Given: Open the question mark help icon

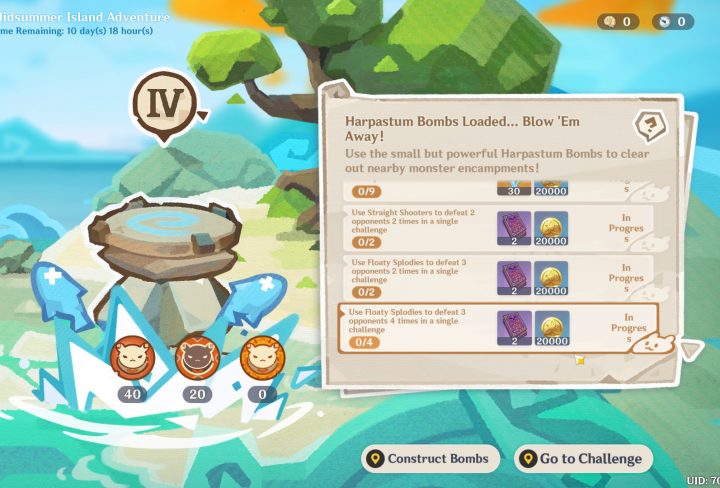Looking at the screenshot, I should click(x=651, y=126).
